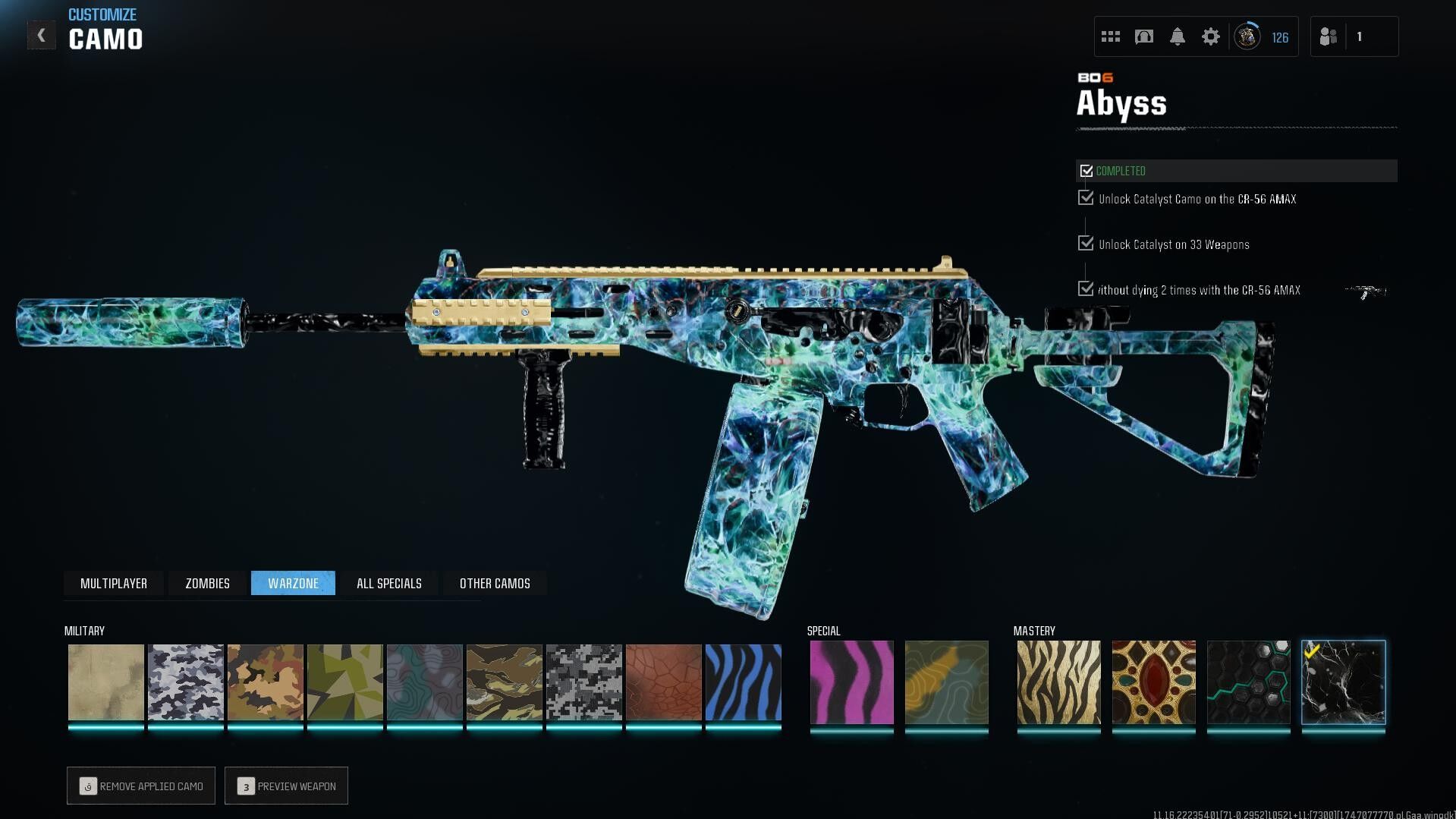Open the settings gear icon
1456x819 pixels.
pyautogui.click(x=1211, y=36)
